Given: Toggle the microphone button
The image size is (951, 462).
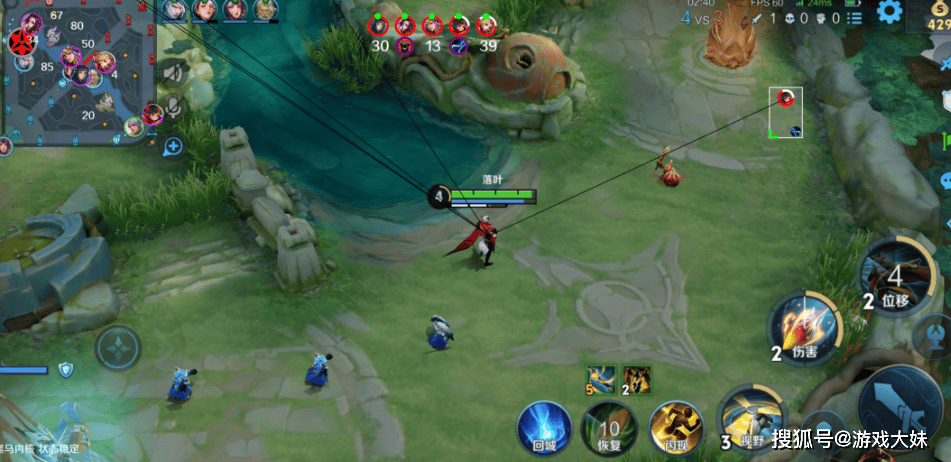Looking at the screenshot, I should click(x=175, y=107).
